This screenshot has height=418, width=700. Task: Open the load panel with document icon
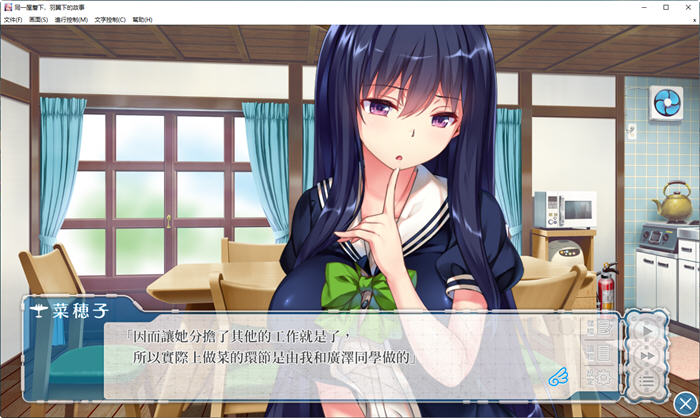(x=602, y=353)
